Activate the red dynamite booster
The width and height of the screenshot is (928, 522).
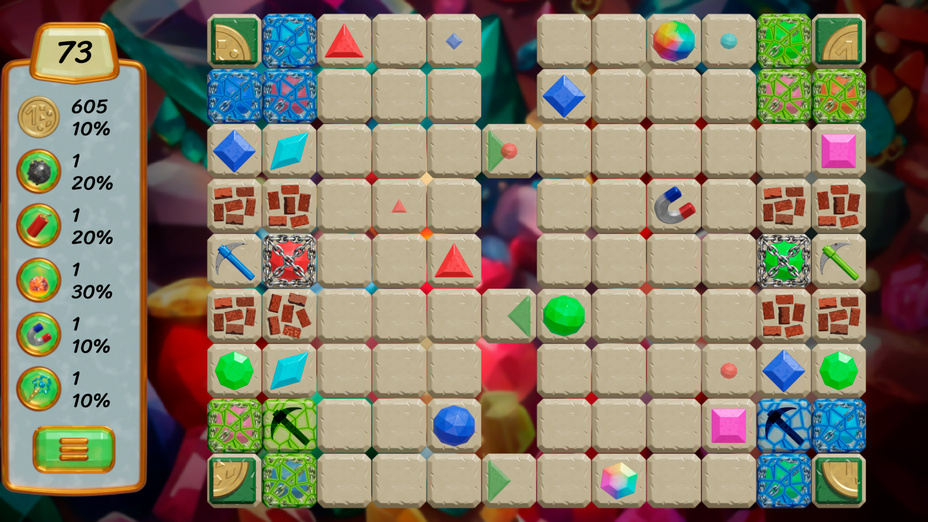[x=39, y=226]
